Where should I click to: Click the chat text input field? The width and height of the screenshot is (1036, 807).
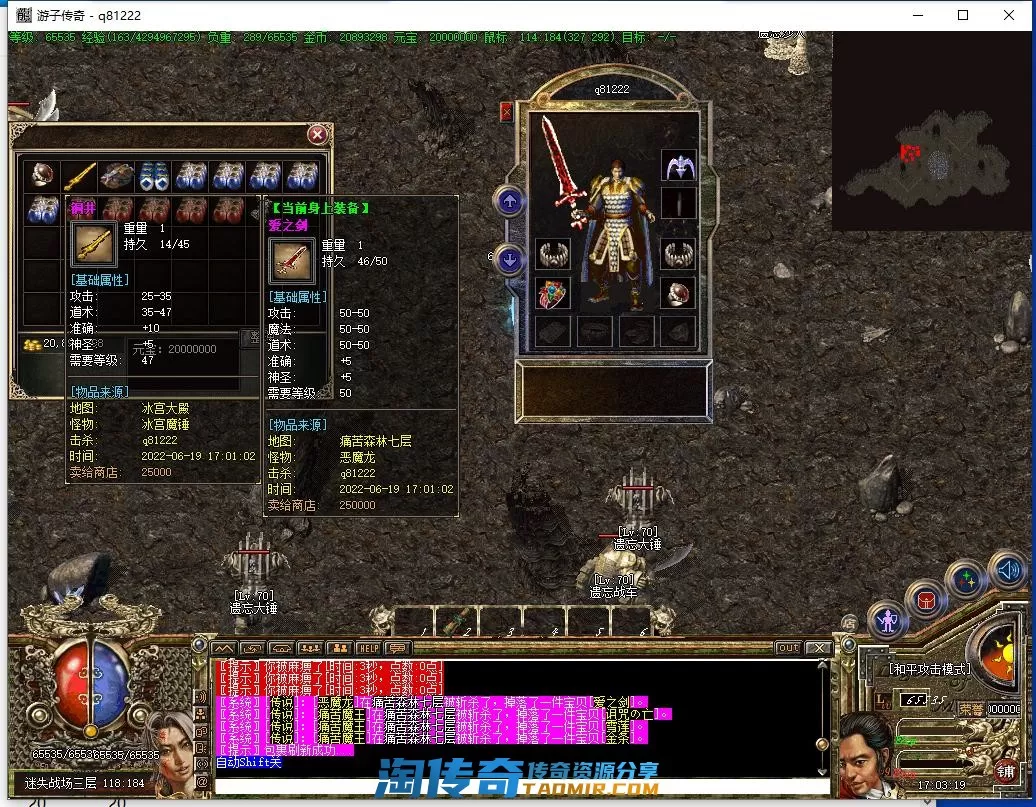click(x=520, y=785)
